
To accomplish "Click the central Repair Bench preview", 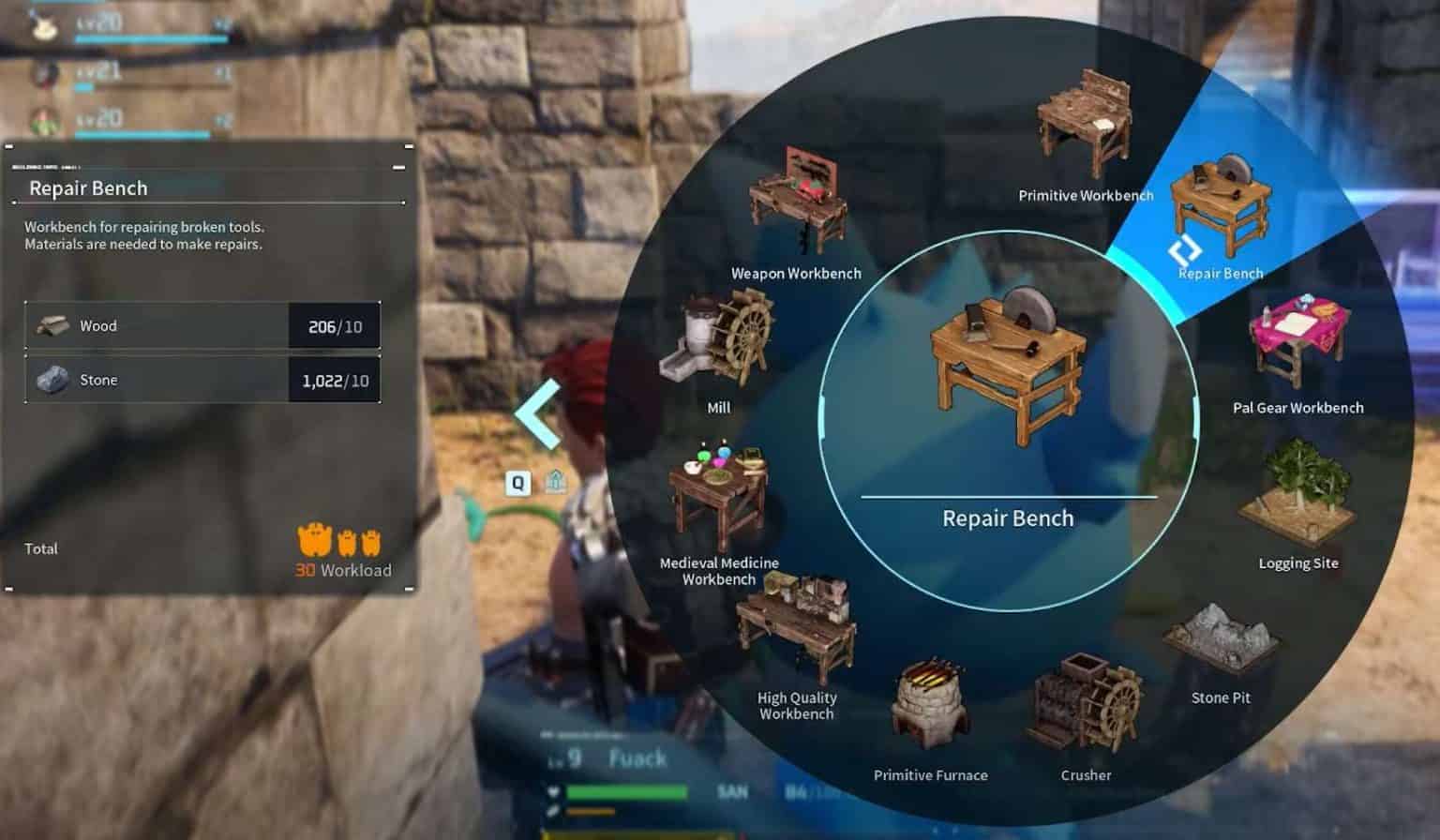I will (x=1006, y=366).
